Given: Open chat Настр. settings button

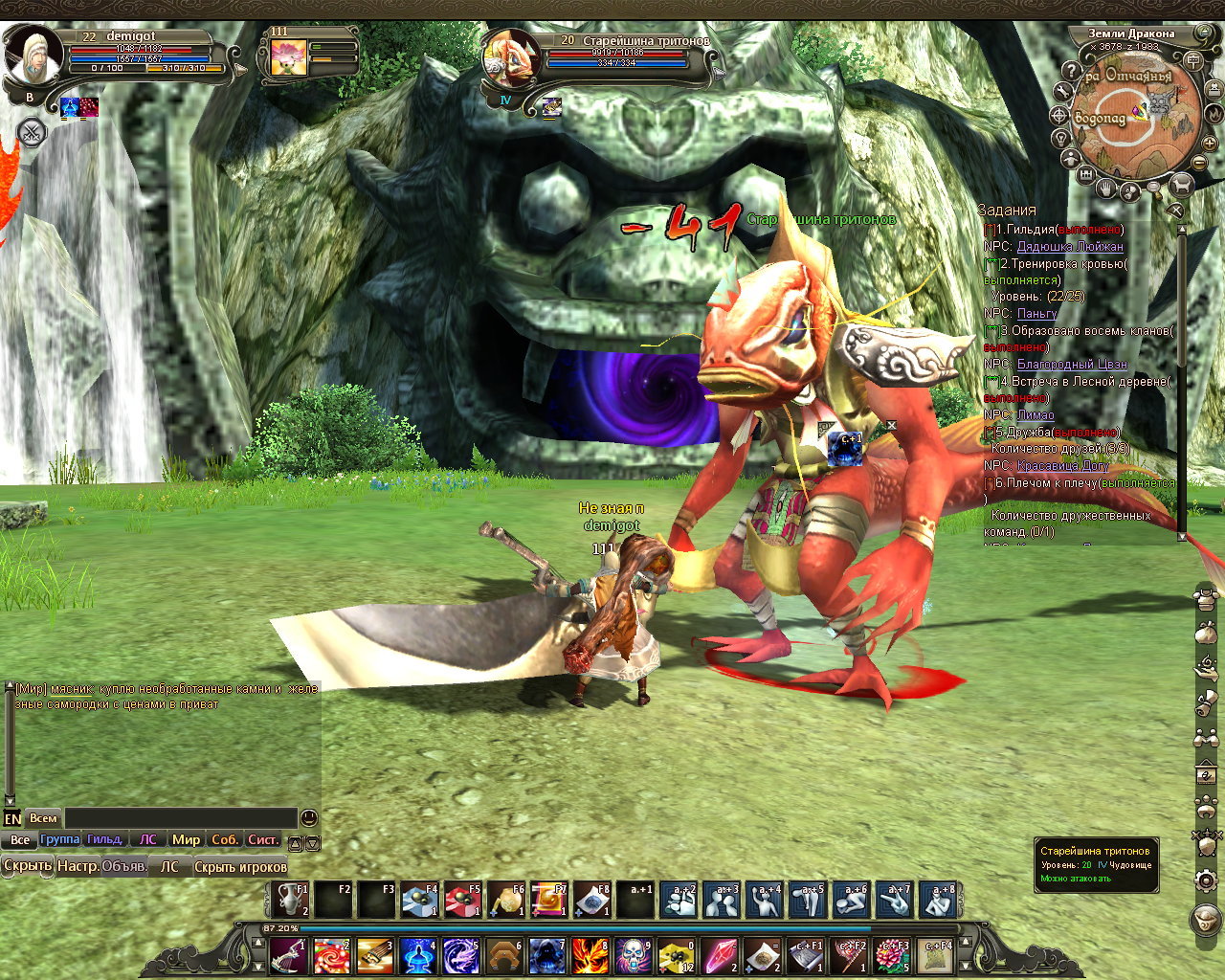Looking at the screenshot, I should click(x=78, y=866).
